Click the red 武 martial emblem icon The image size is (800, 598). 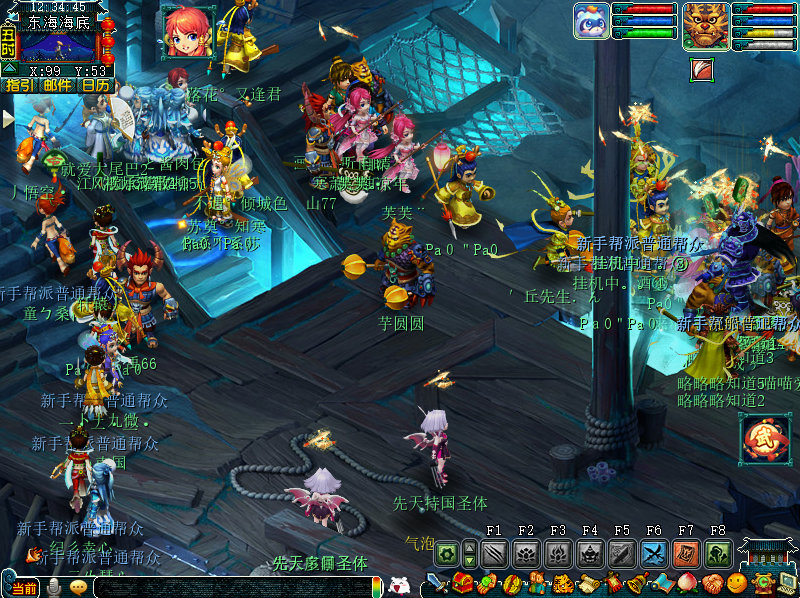(765, 439)
